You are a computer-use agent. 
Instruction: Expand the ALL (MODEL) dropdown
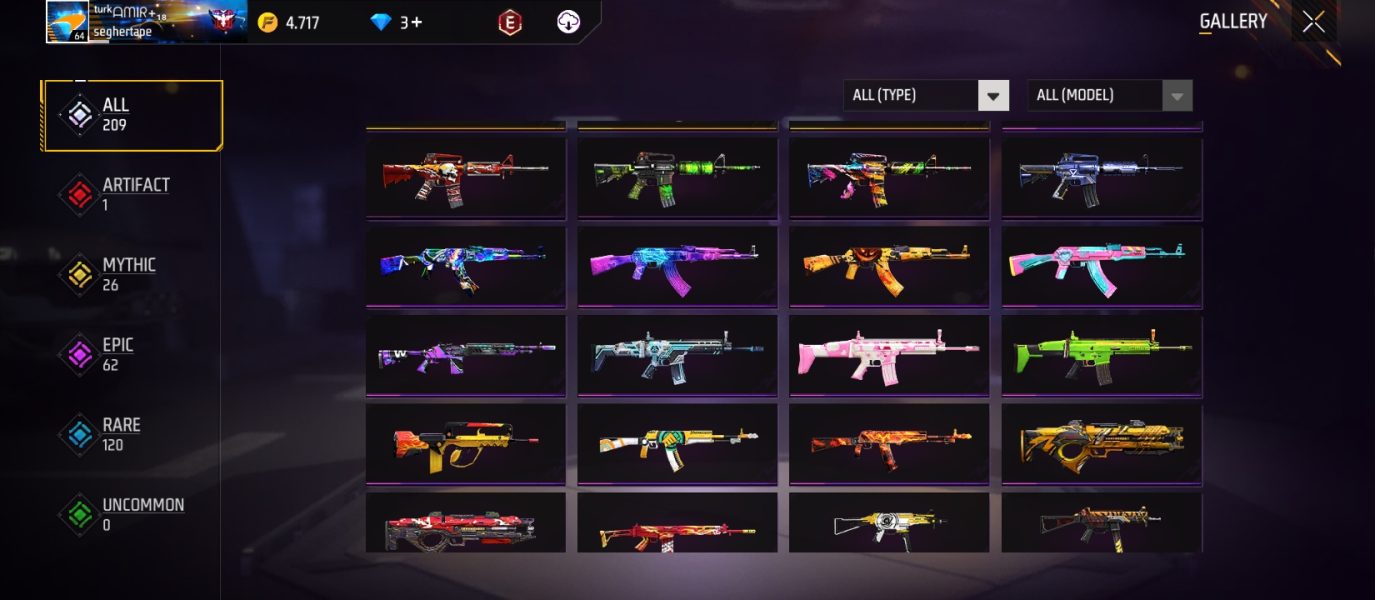click(x=1109, y=95)
